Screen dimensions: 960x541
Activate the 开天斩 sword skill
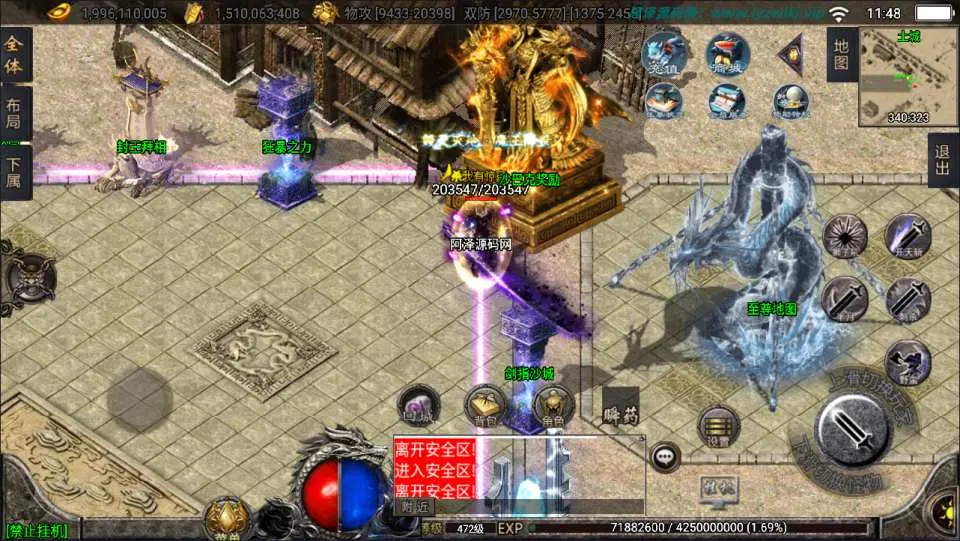click(x=908, y=238)
